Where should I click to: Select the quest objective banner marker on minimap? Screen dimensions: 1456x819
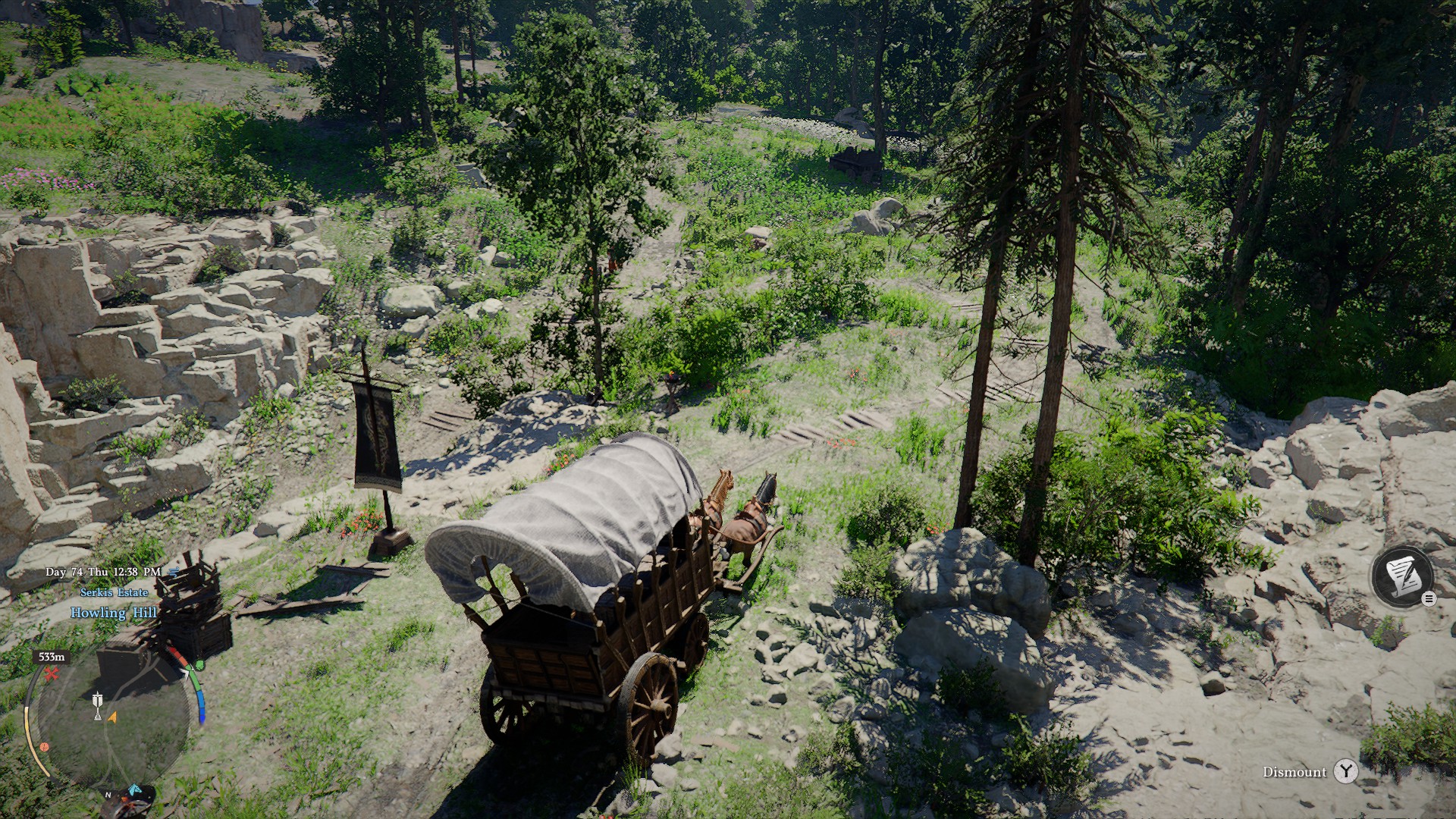[98, 704]
